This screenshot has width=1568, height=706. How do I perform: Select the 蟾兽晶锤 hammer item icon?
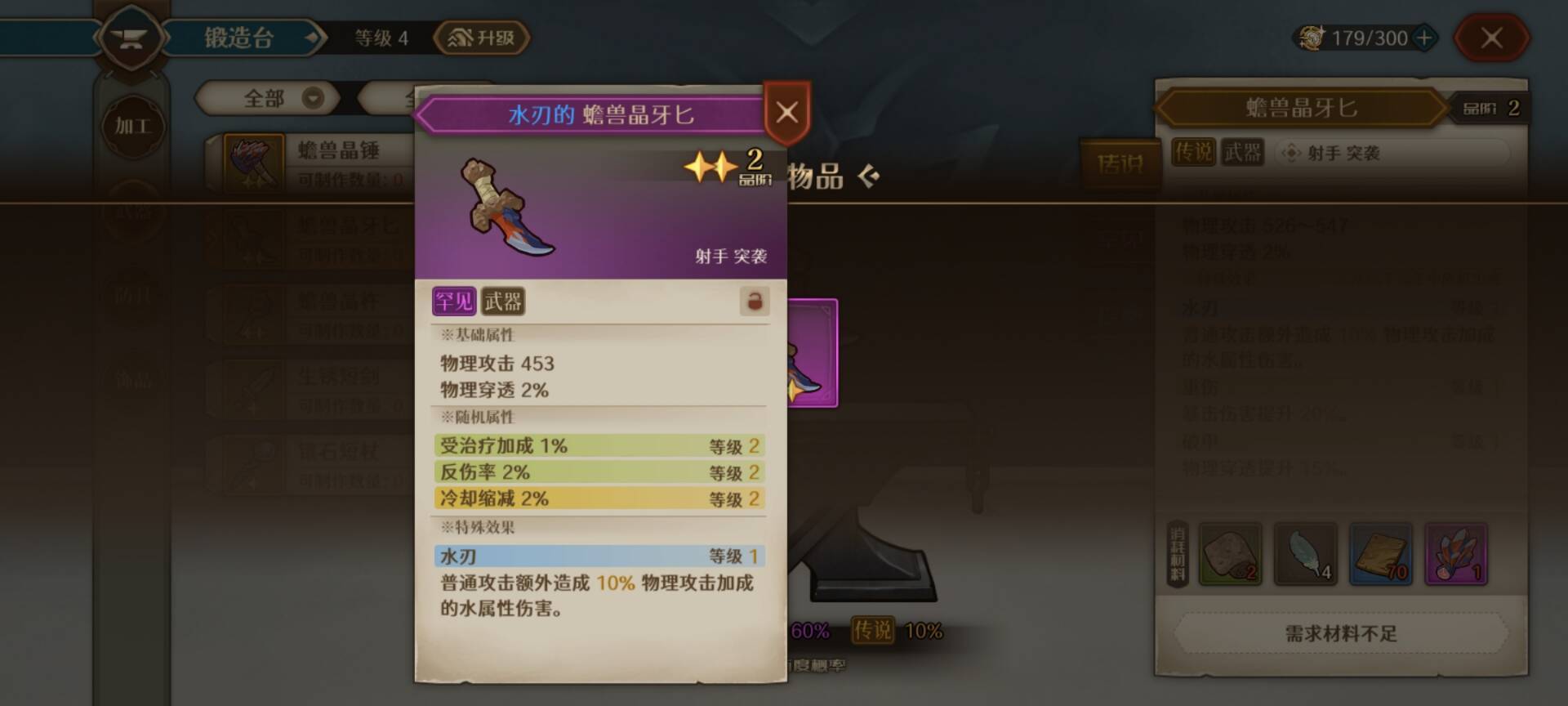(x=253, y=162)
